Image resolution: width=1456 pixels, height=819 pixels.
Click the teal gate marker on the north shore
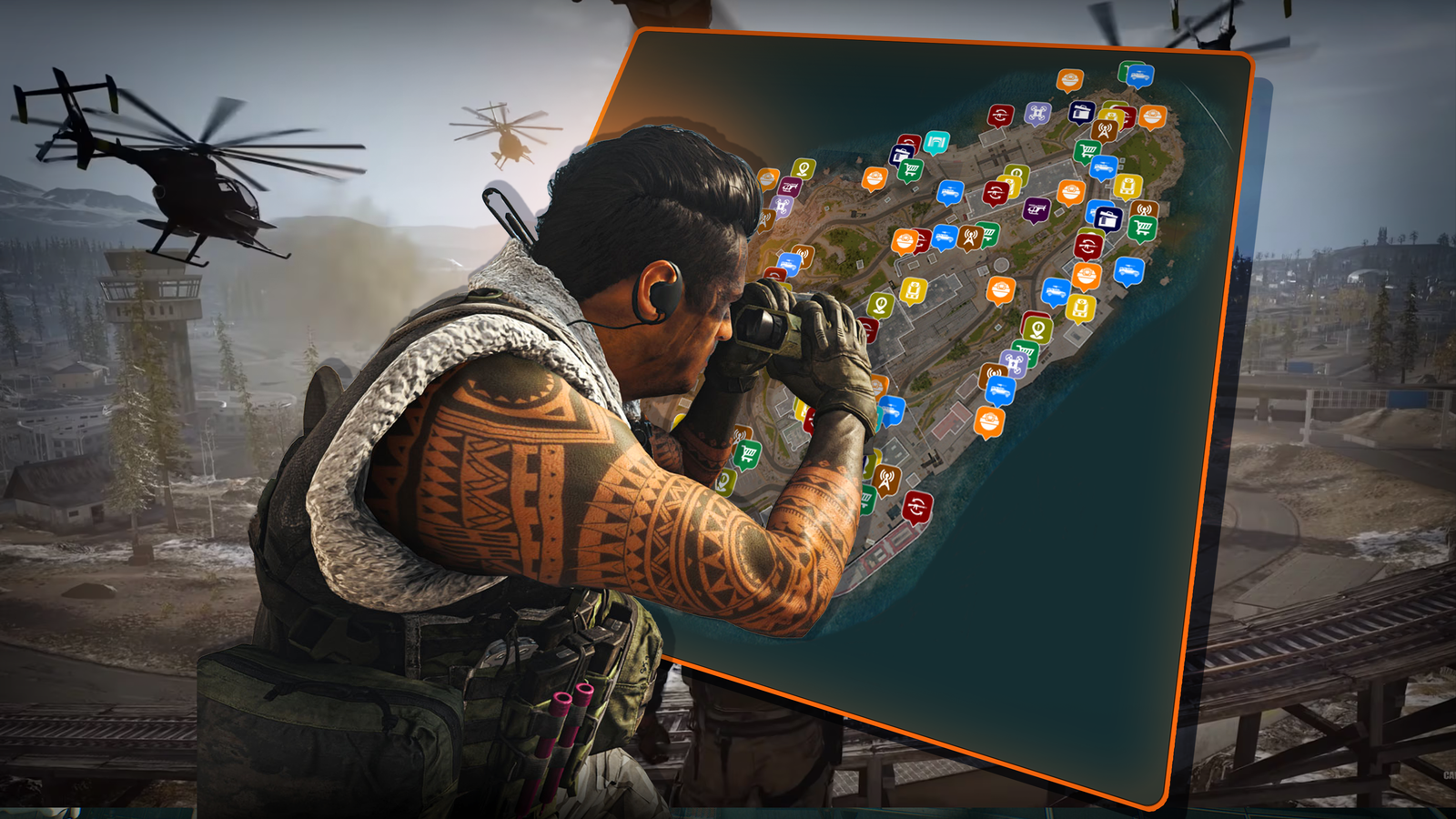tap(935, 142)
